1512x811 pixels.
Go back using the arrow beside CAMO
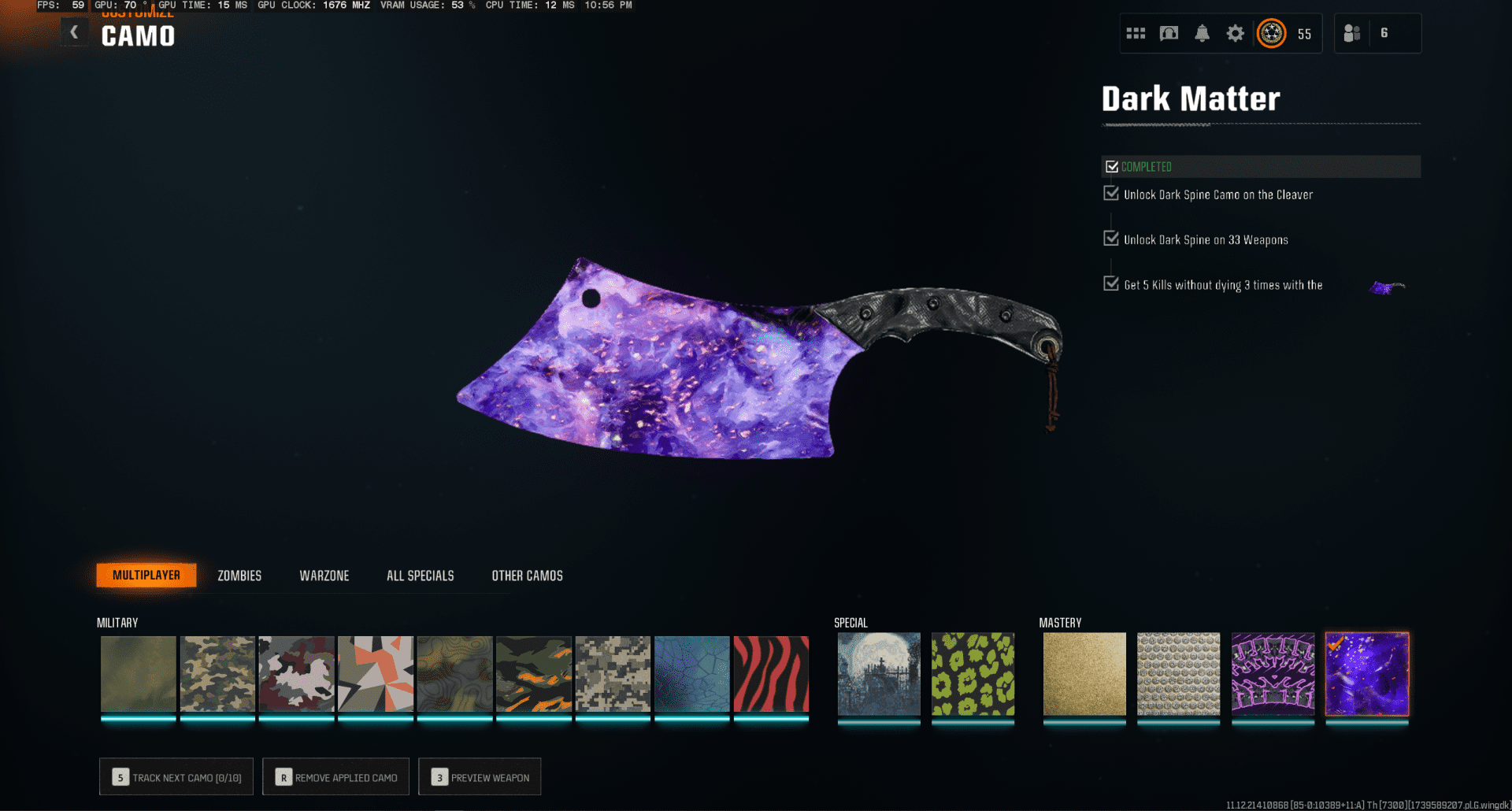pyautogui.click(x=74, y=32)
